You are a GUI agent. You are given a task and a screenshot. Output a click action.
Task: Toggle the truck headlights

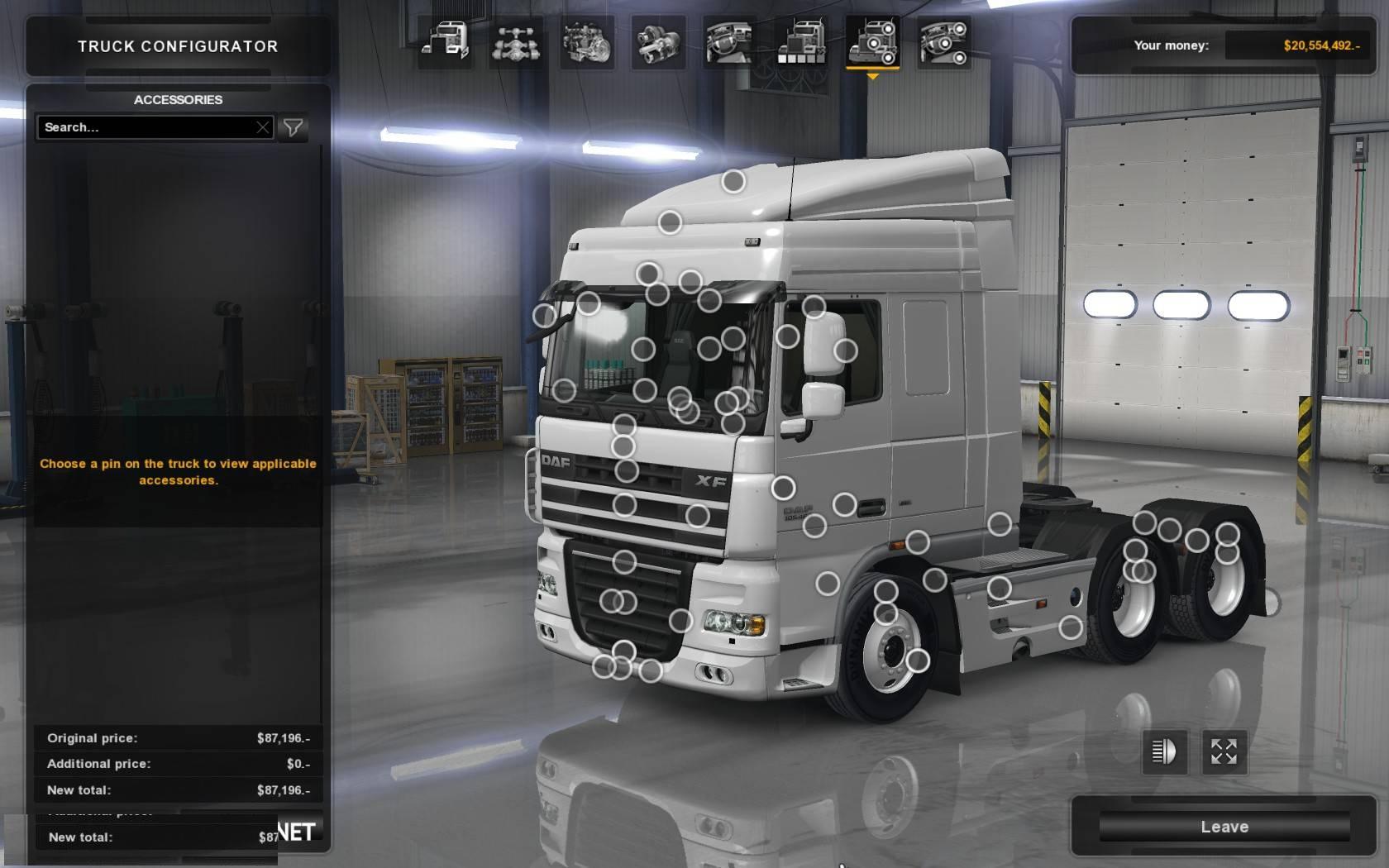1164,751
